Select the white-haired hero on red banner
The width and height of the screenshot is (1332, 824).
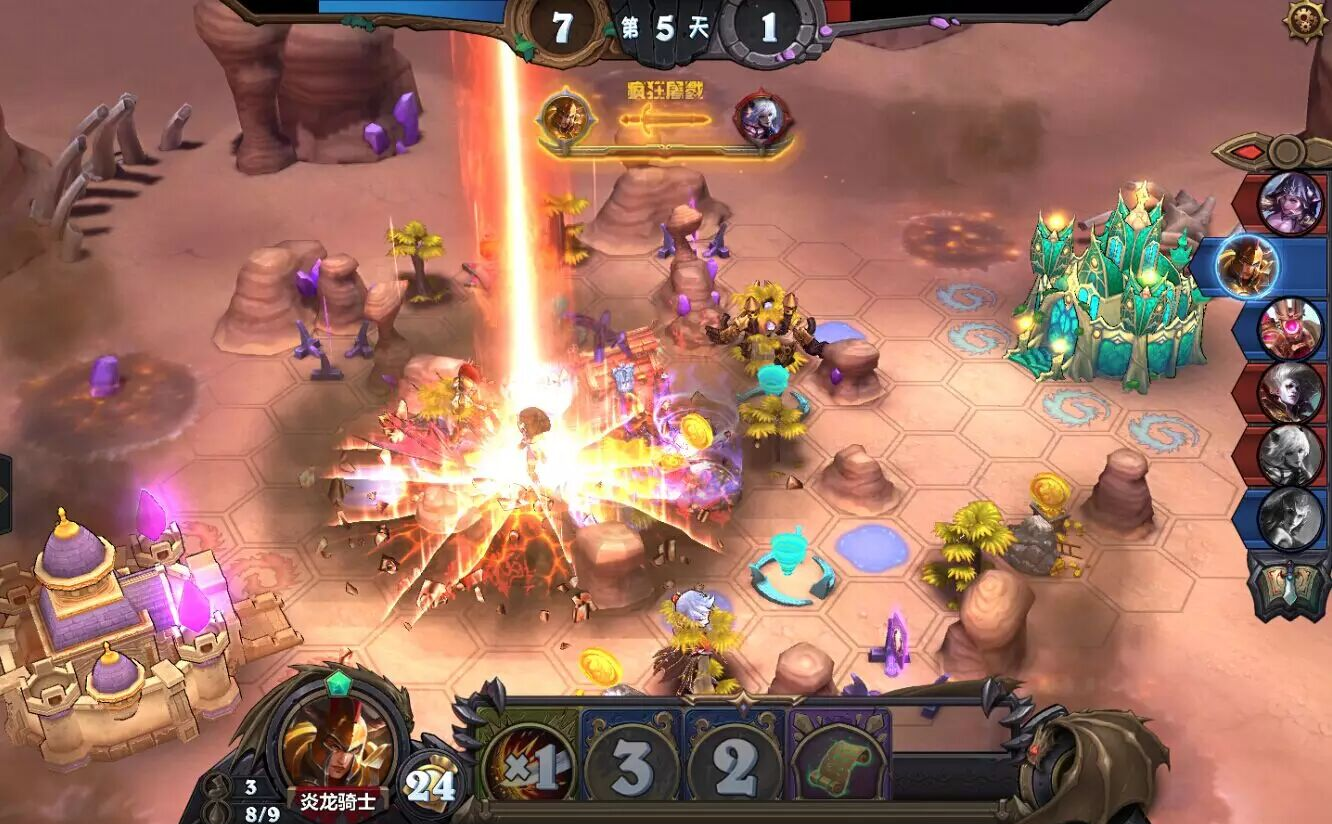coord(1289,392)
